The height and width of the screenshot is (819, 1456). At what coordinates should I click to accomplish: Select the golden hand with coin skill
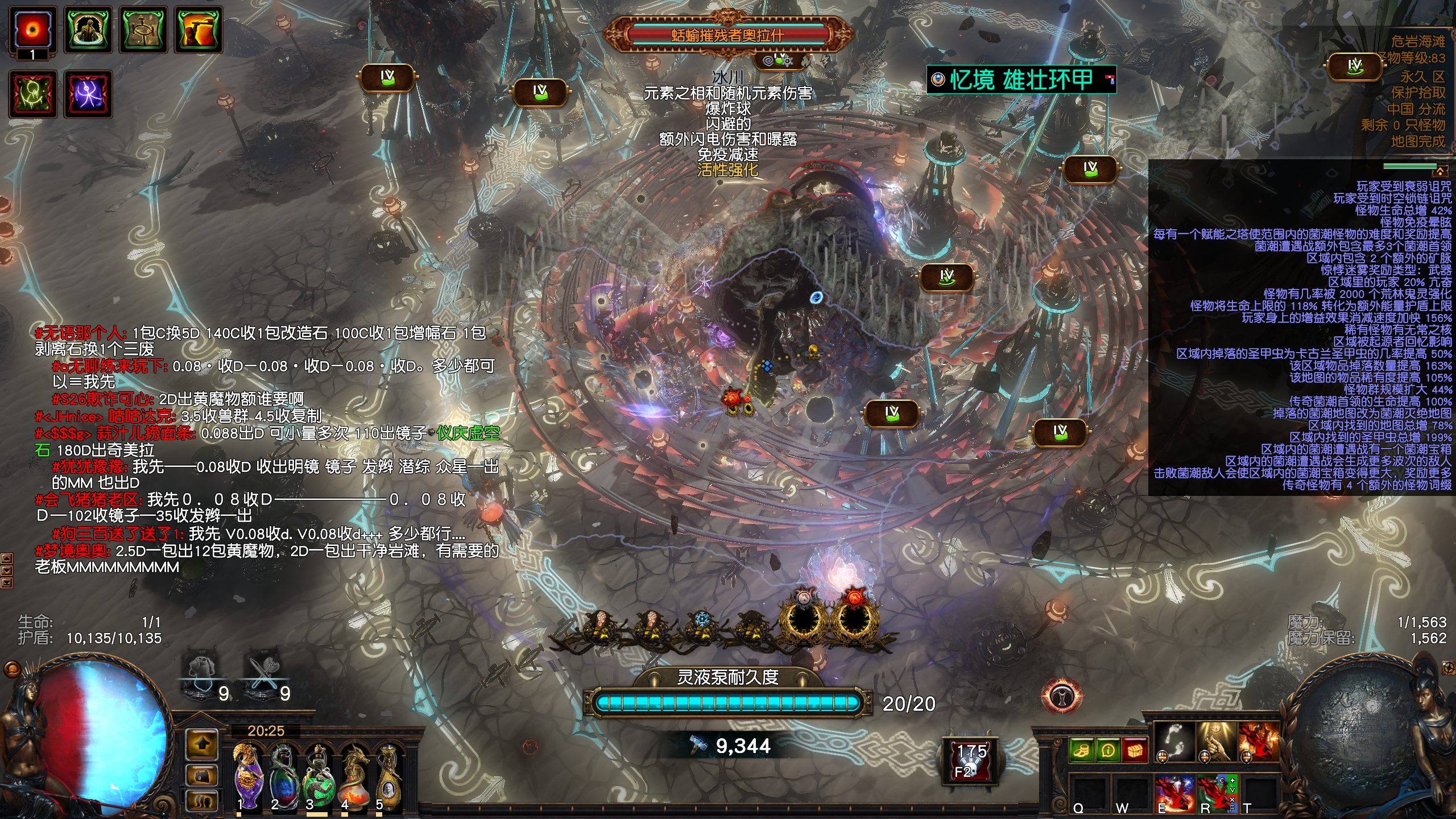tap(1217, 742)
